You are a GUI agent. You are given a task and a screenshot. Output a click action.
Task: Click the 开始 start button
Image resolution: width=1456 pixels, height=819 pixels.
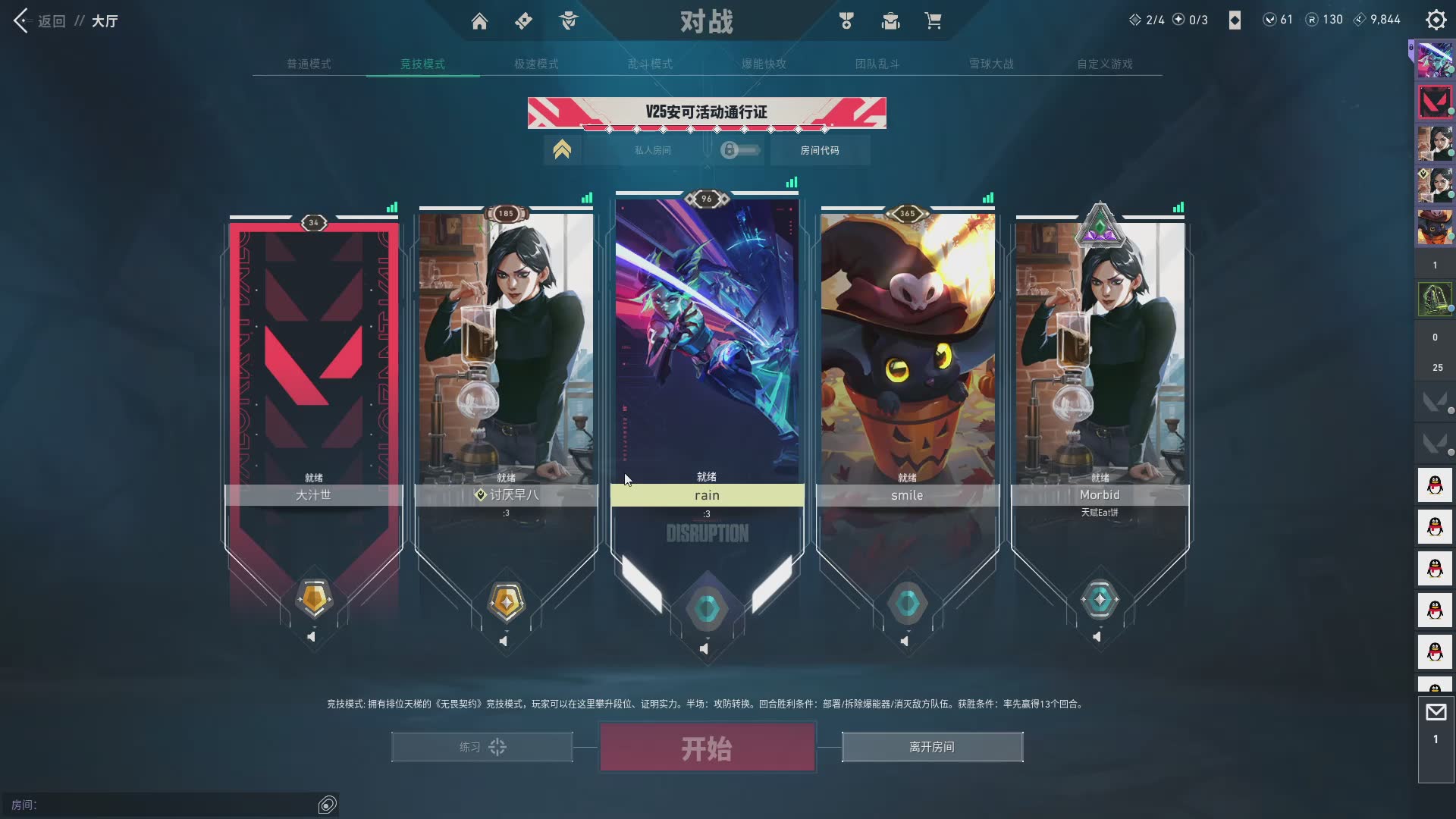[707, 748]
